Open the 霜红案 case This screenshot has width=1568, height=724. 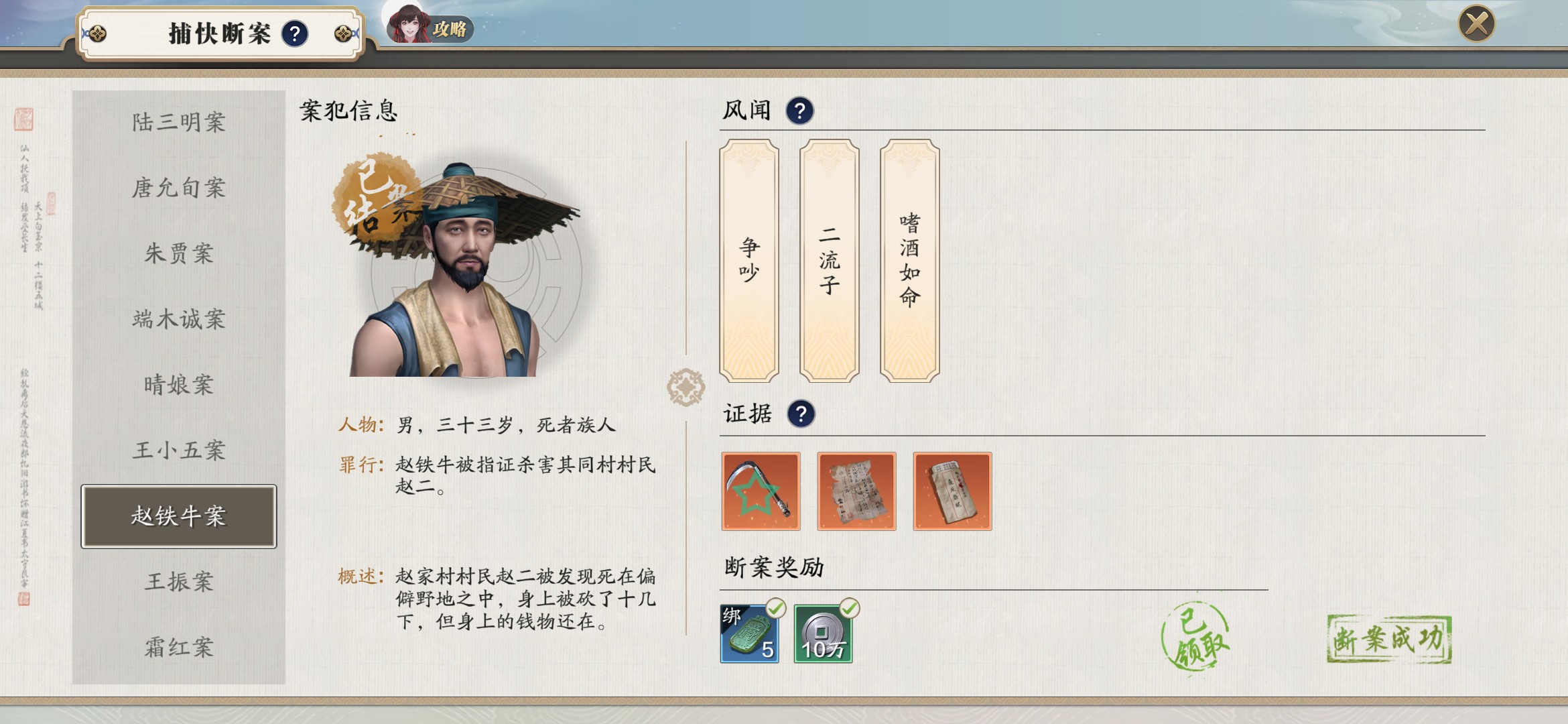pyautogui.click(x=179, y=648)
